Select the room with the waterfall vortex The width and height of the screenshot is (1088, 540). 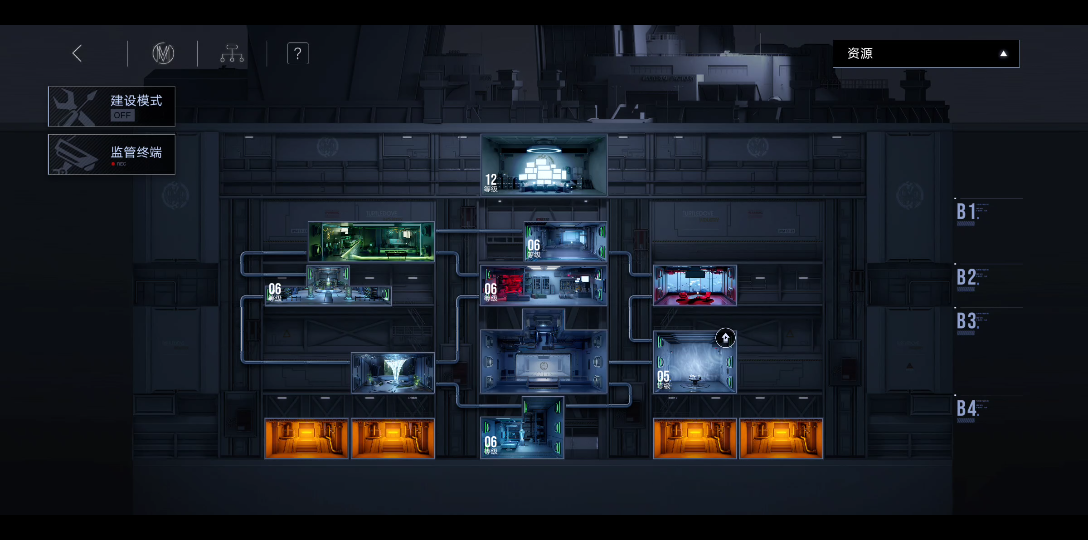coord(393,372)
